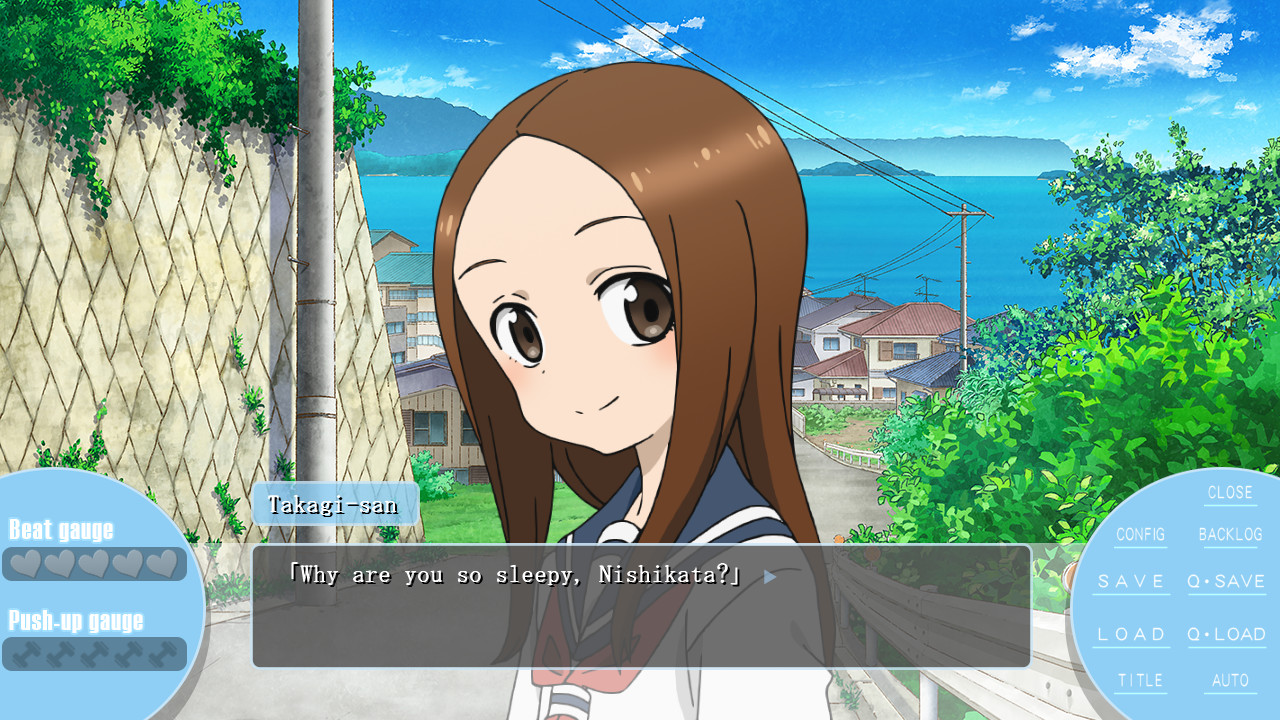Viewport: 1280px width, 720px height.
Task: Perform a quick save with Q-SAVE
Action: click(x=1226, y=581)
